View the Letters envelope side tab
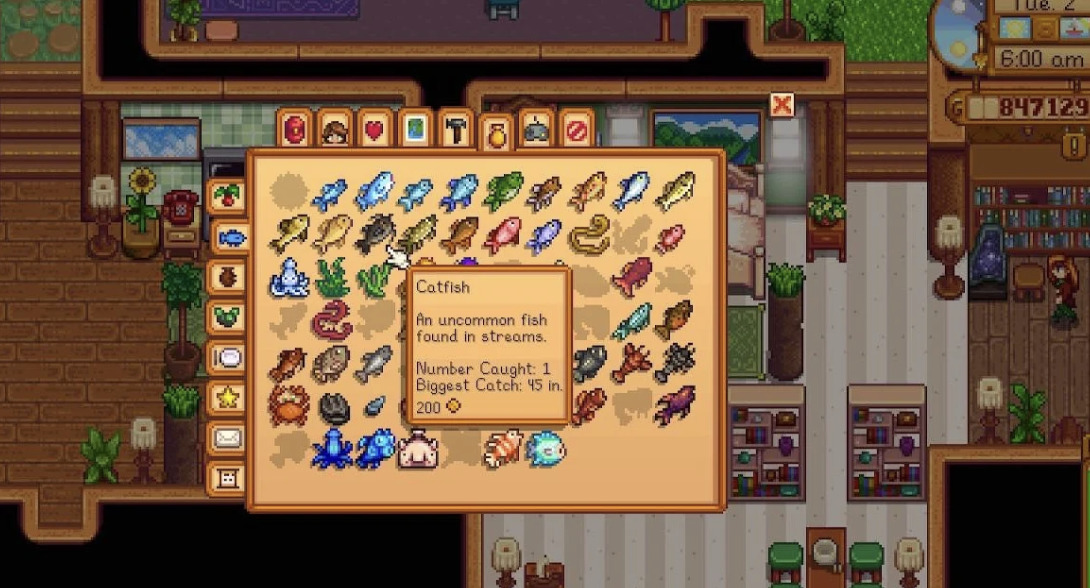Viewport: 1090px width, 588px height. click(x=227, y=437)
